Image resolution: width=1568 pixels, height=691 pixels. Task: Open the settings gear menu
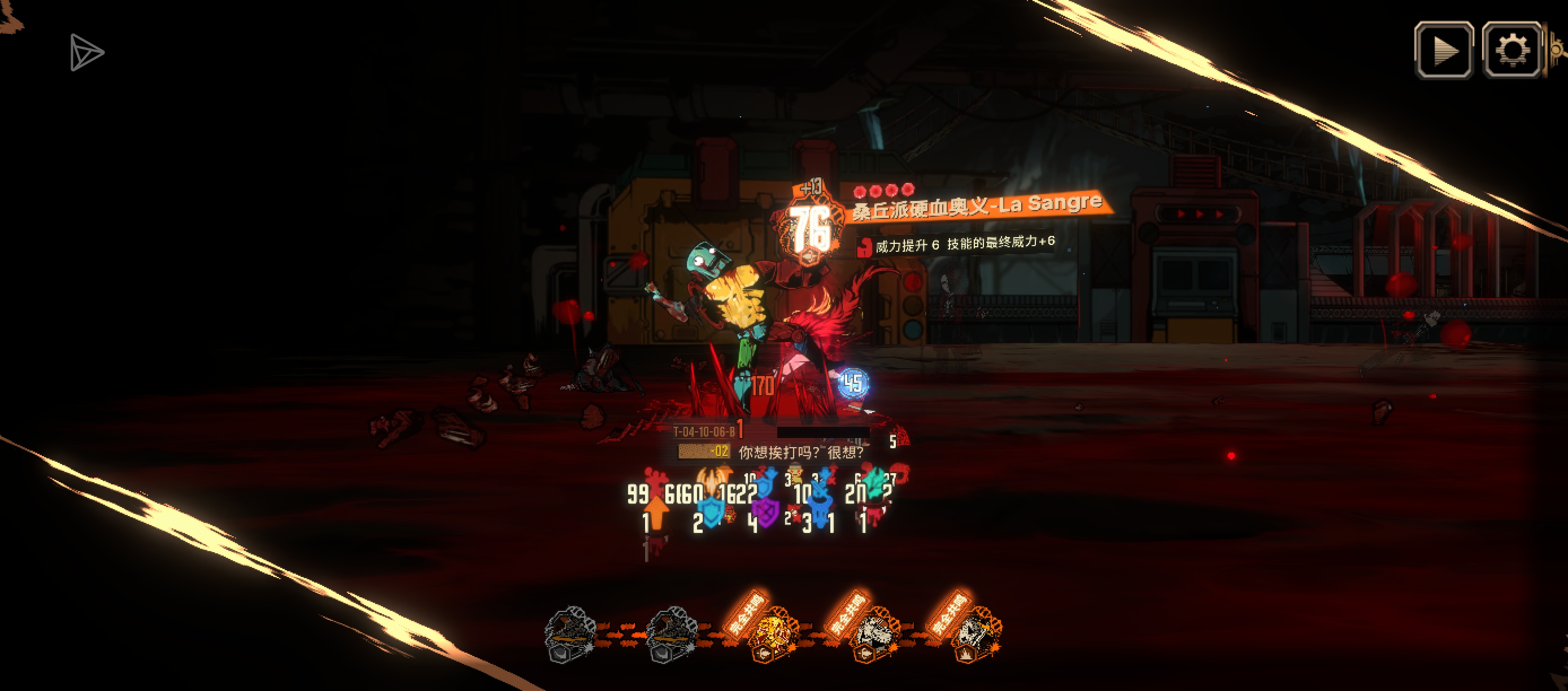click(x=1512, y=50)
